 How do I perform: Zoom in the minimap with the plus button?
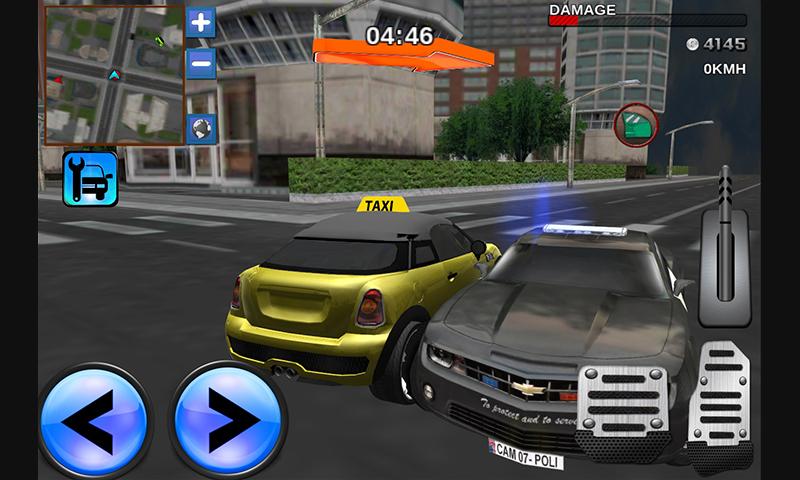click(201, 22)
